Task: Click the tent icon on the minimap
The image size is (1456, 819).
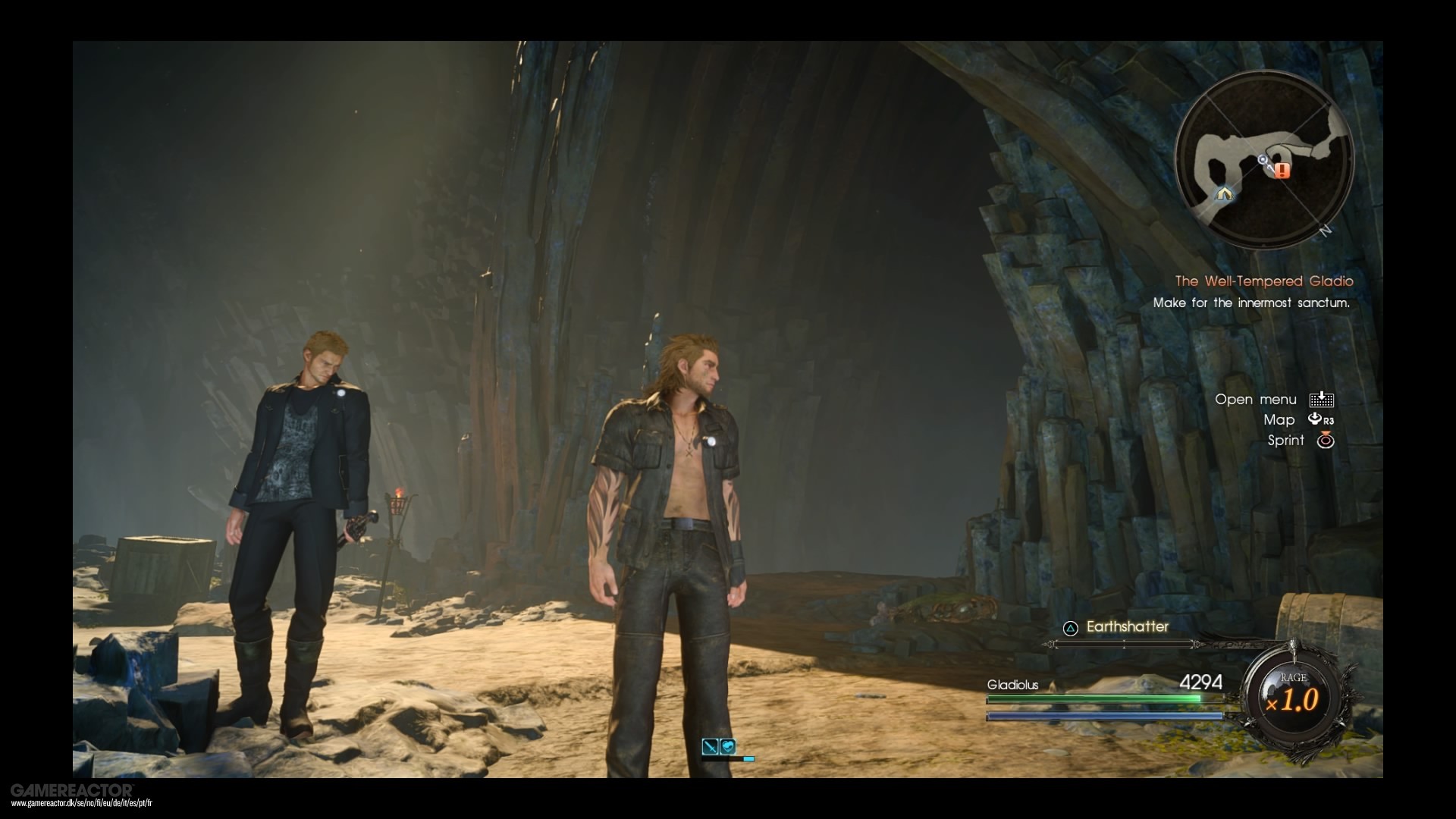Action: [x=1225, y=194]
